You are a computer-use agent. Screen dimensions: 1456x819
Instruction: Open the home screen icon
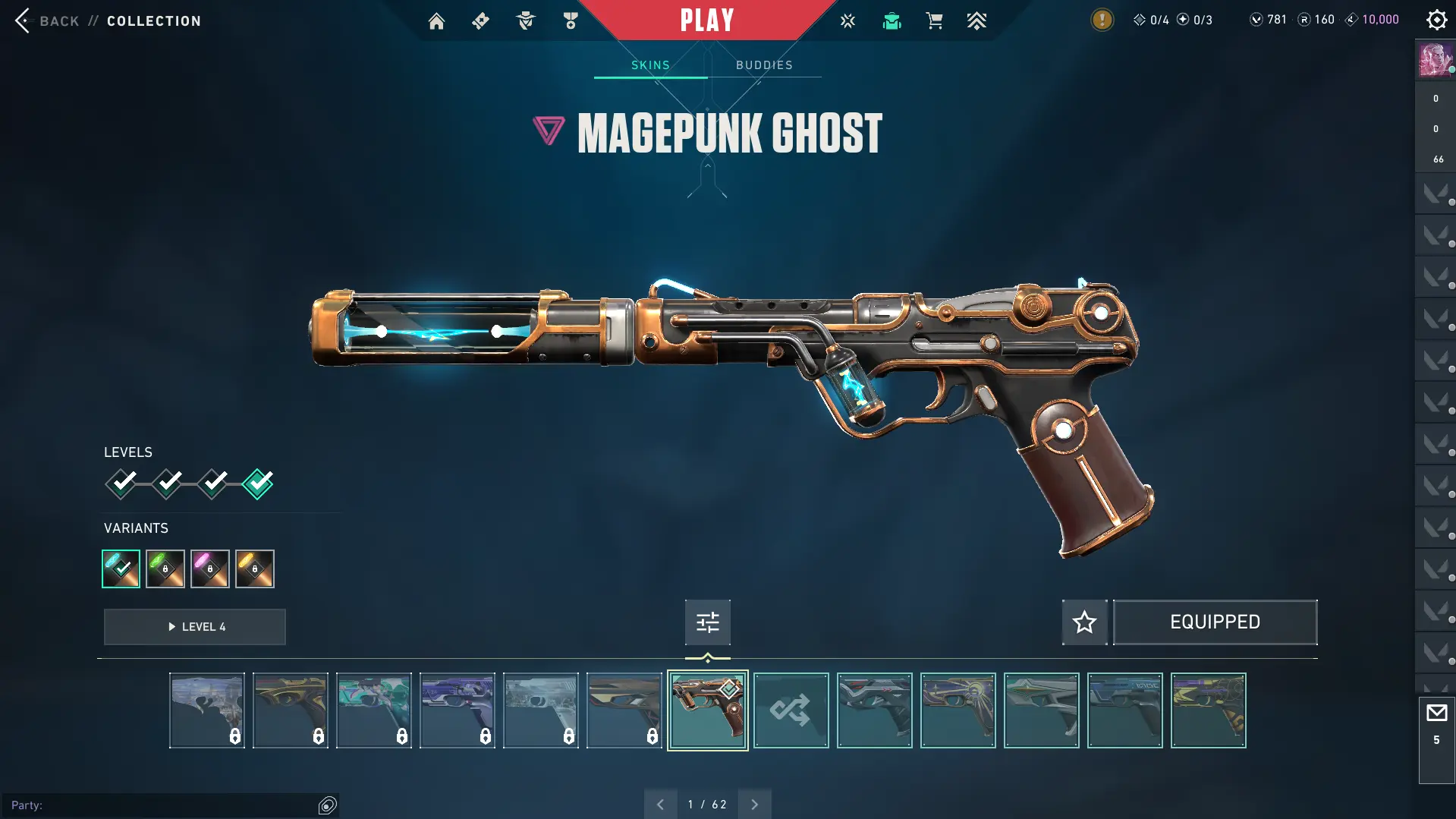tap(436, 21)
